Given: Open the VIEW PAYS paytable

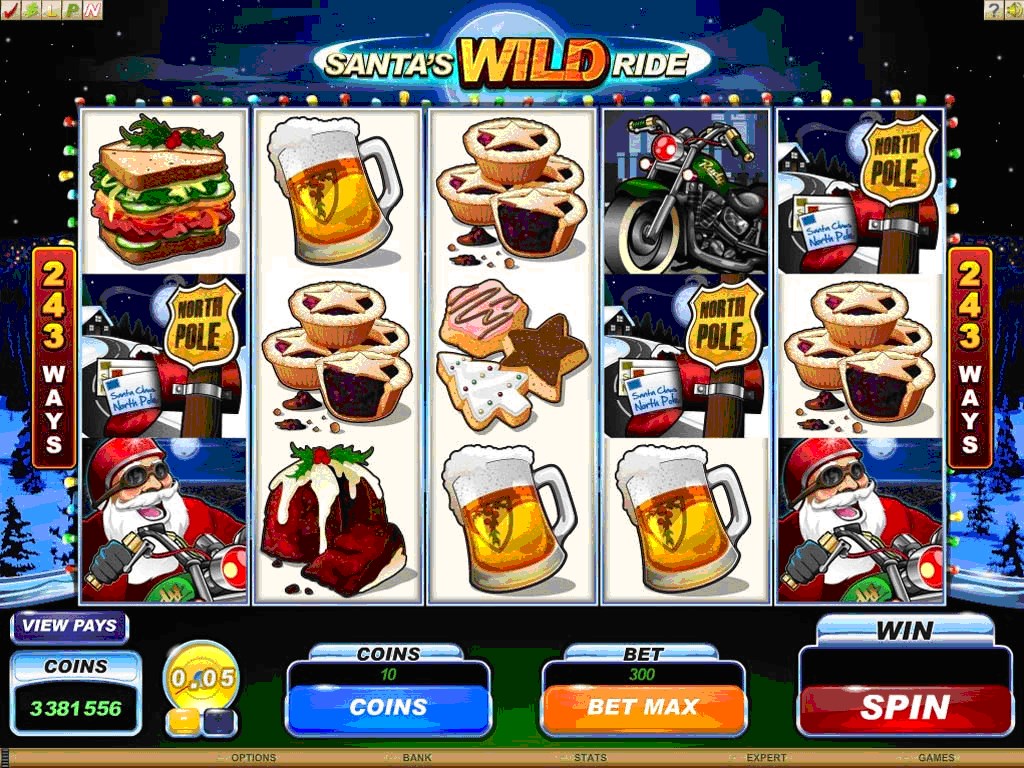Looking at the screenshot, I should tap(70, 626).
